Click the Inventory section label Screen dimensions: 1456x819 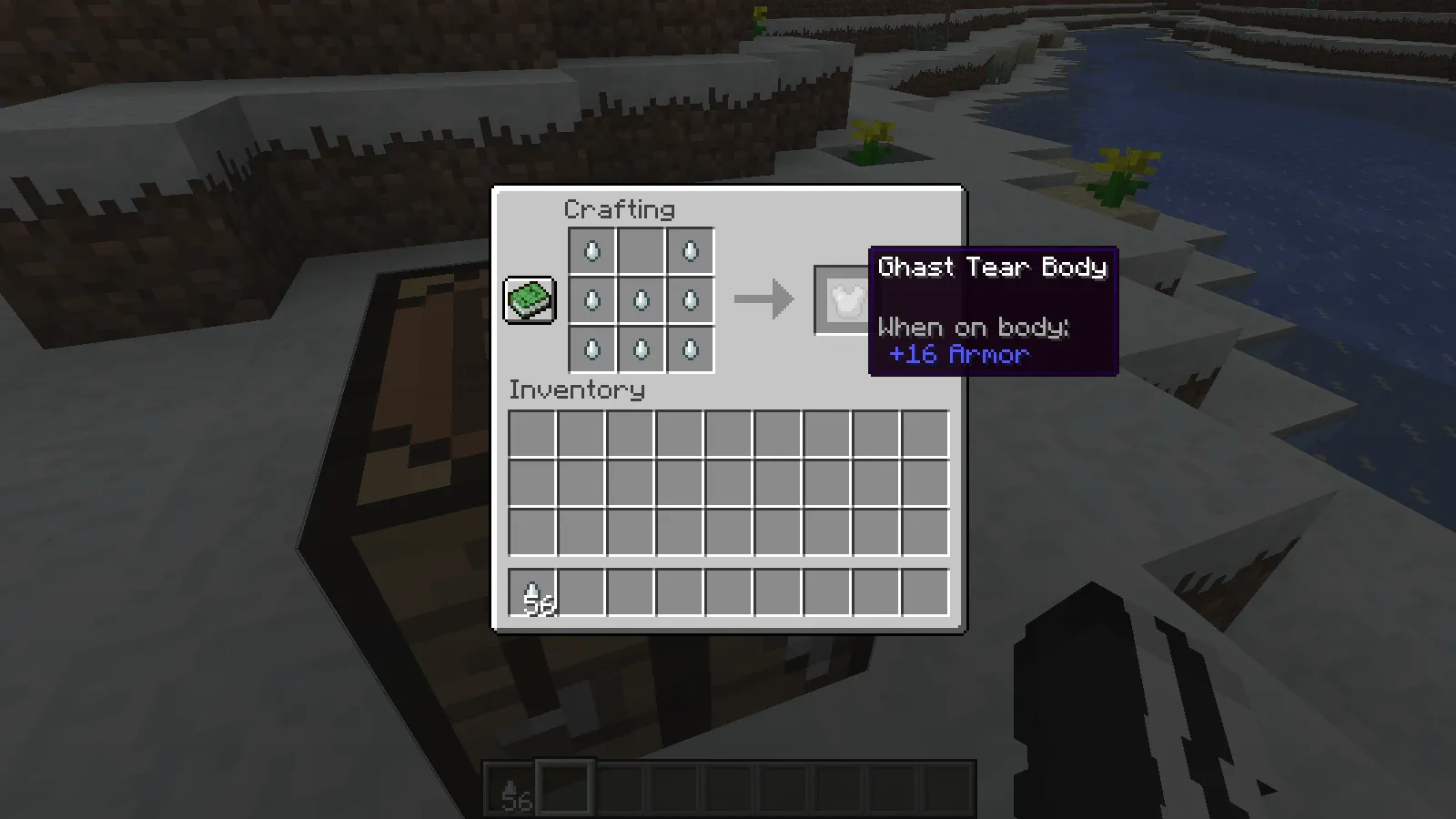point(577,390)
